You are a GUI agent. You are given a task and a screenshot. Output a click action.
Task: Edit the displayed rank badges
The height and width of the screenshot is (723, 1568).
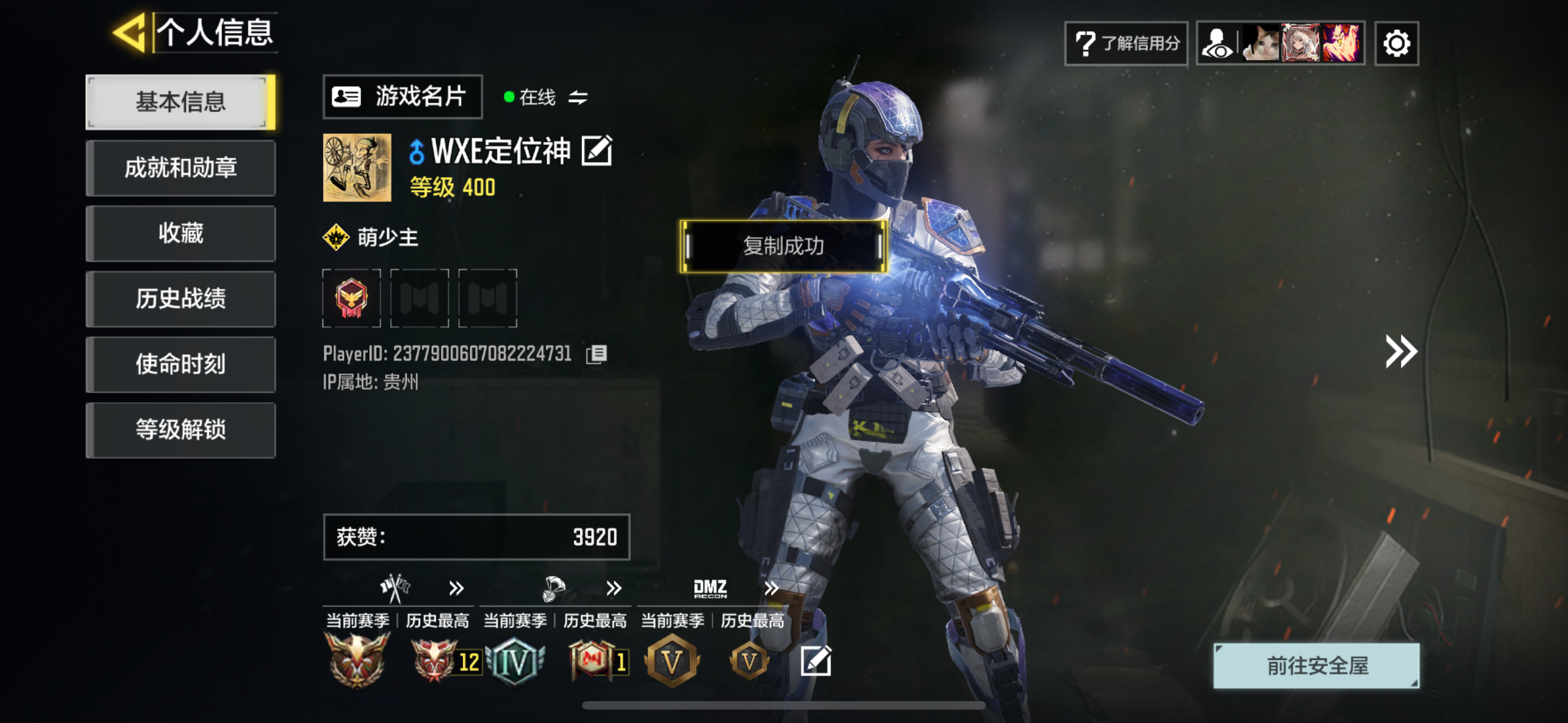(815, 661)
